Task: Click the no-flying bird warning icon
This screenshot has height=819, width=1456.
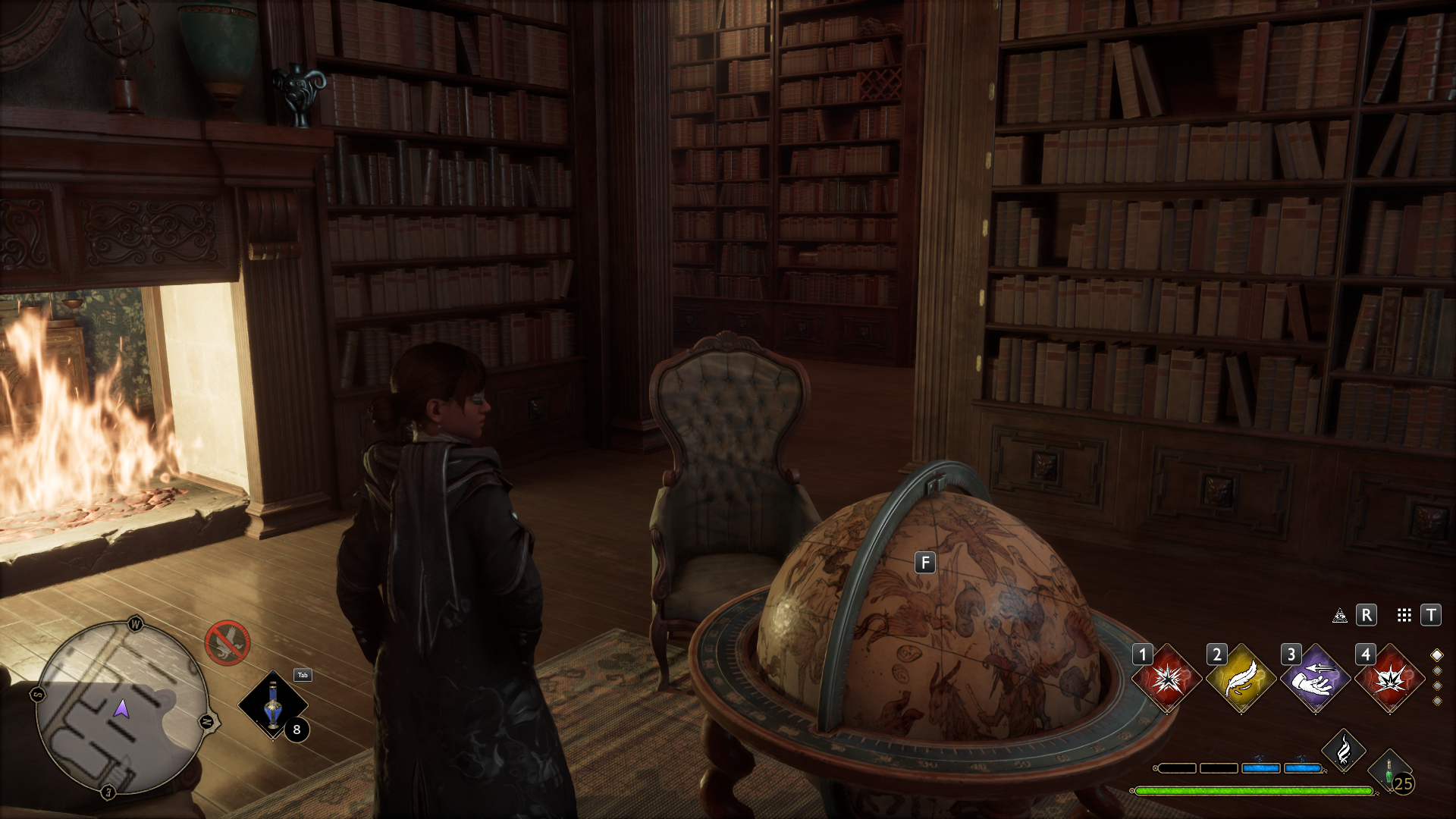Action: pos(227,643)
